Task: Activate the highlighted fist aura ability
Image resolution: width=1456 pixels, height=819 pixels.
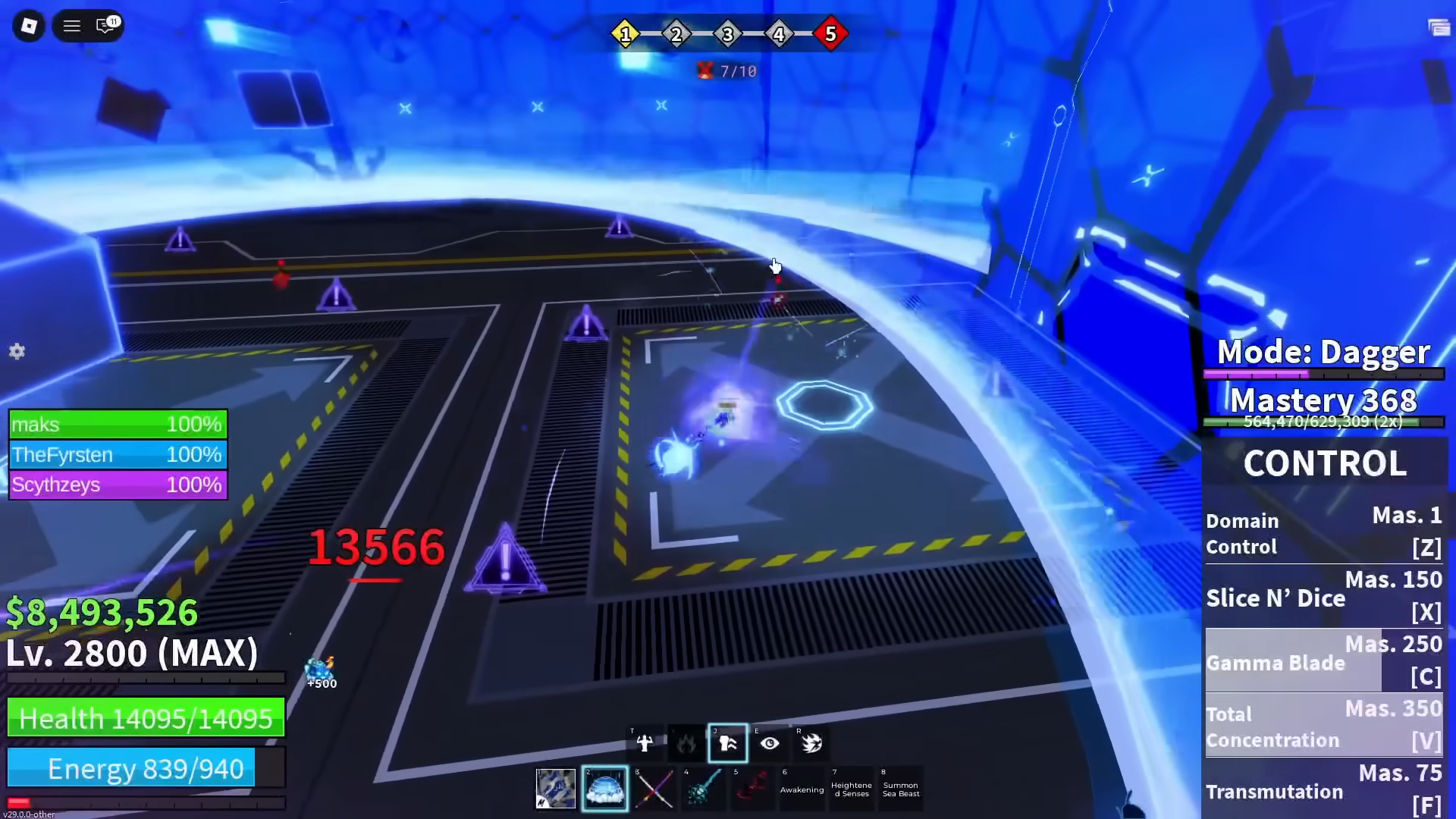Action: pyautogui.click(x=728, y=743)
